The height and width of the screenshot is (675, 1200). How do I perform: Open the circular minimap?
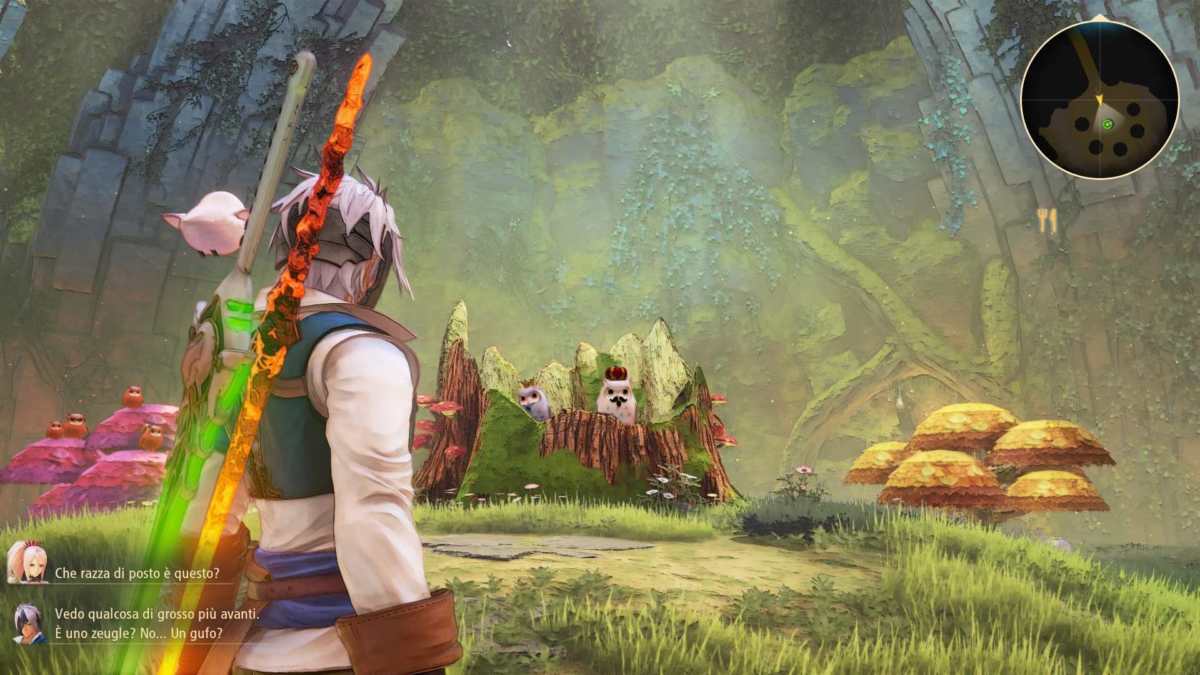[1099, 99]
